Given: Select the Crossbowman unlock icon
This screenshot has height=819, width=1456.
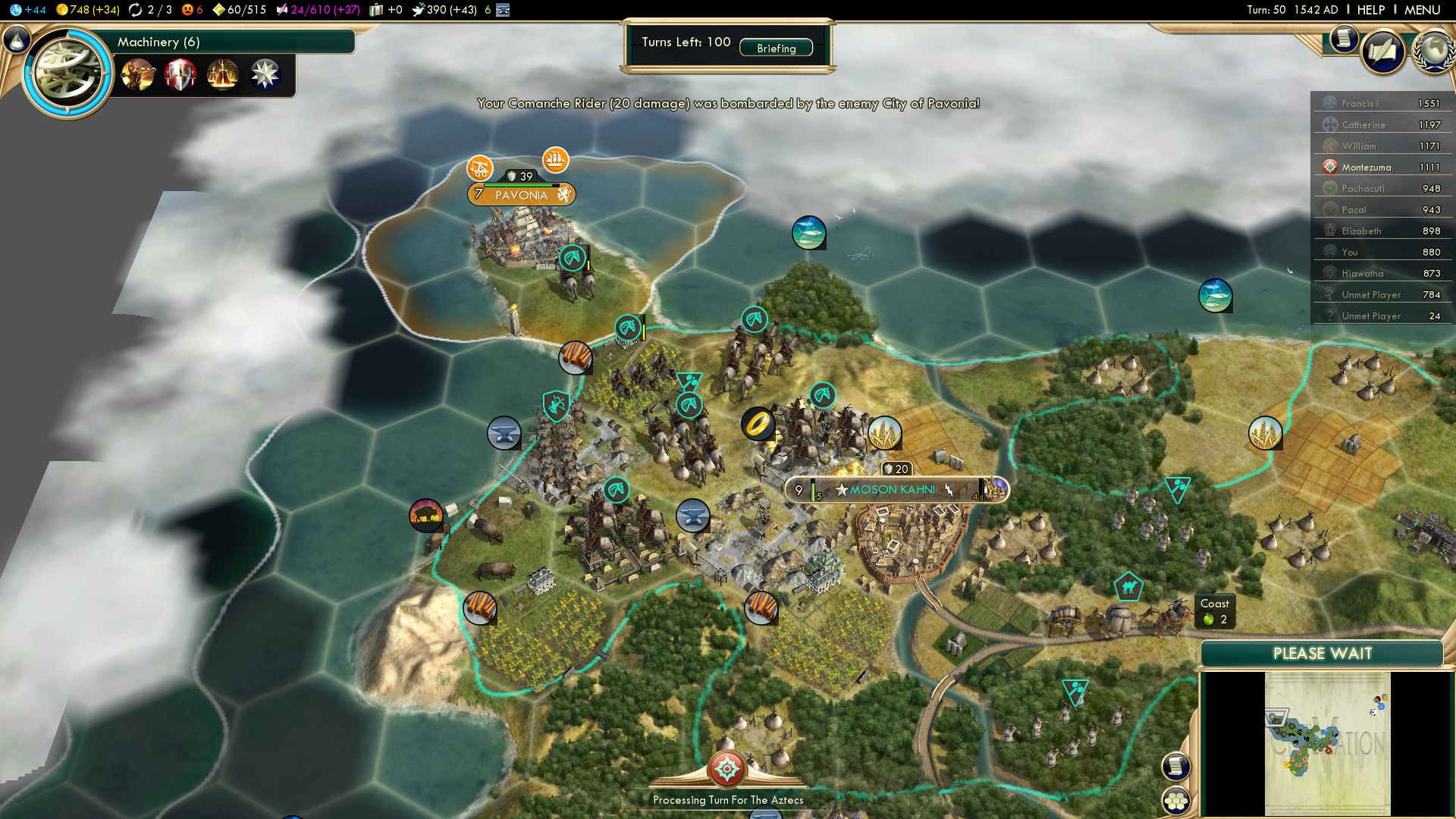Looking at the screenshot, I should (138, 75).
